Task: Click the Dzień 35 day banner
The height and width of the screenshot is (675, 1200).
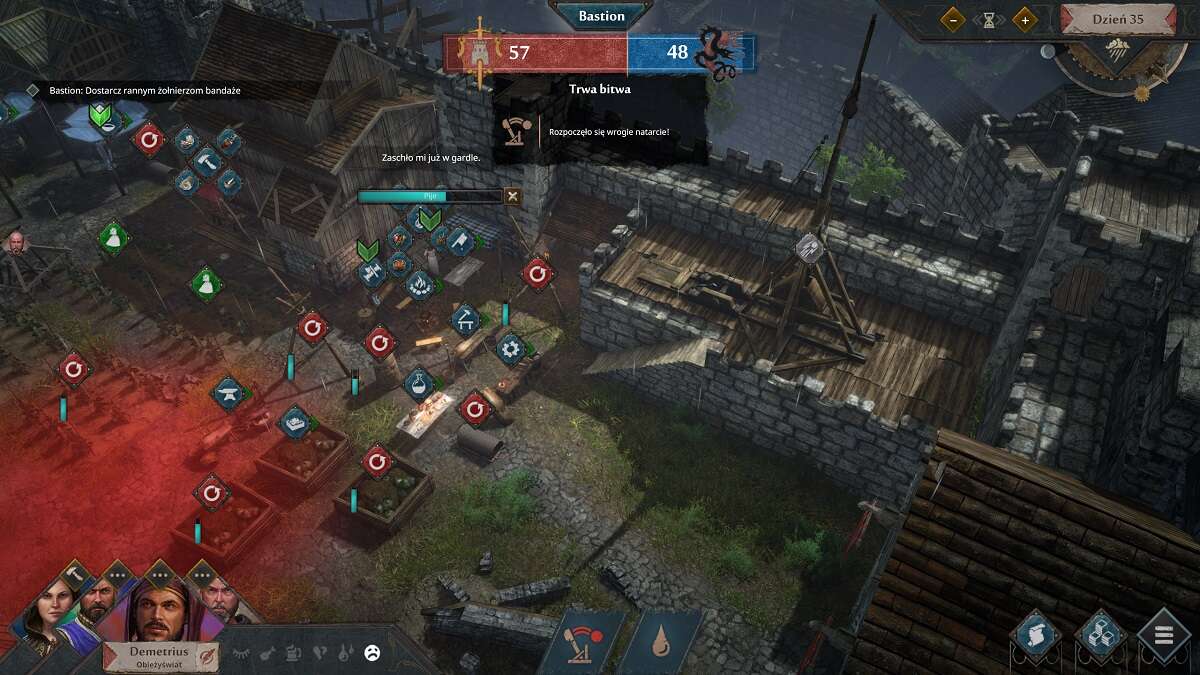Action: click(1117, 18)
